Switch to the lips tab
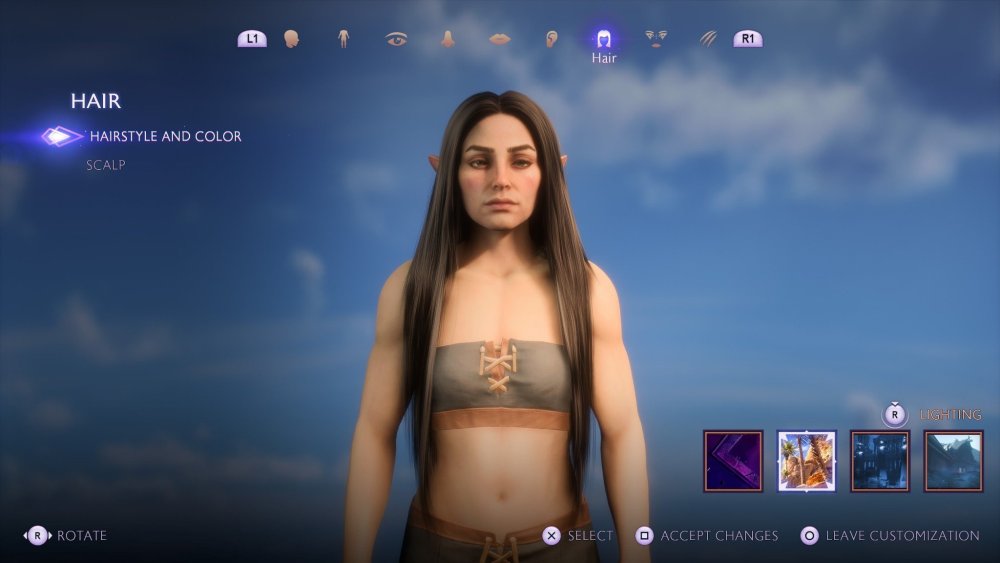This screenshot has width=1000, height=563. click(x=499, y=39)
